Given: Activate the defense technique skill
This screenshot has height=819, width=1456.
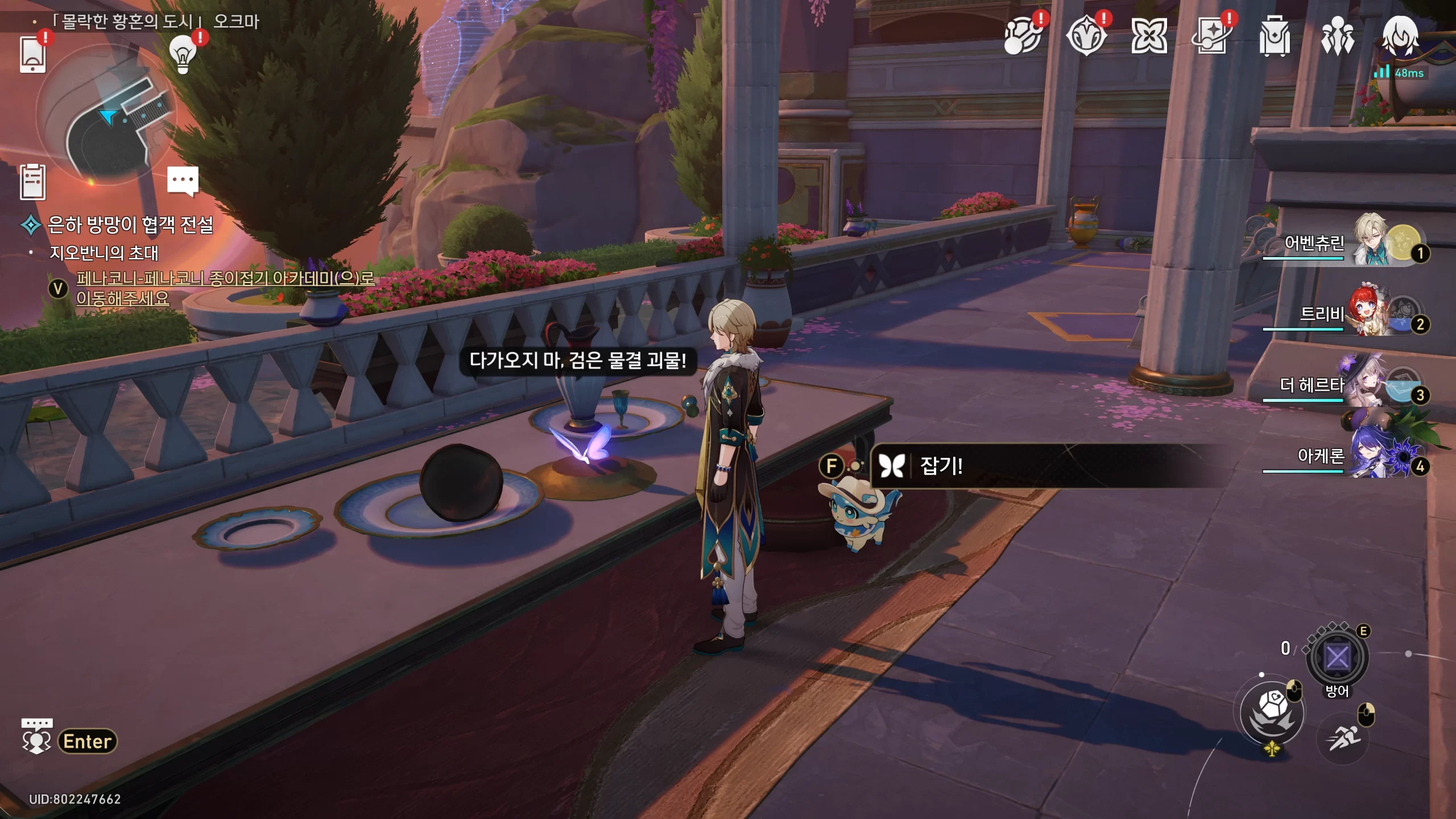Looking at the screenshot, I should point(1337,657).
